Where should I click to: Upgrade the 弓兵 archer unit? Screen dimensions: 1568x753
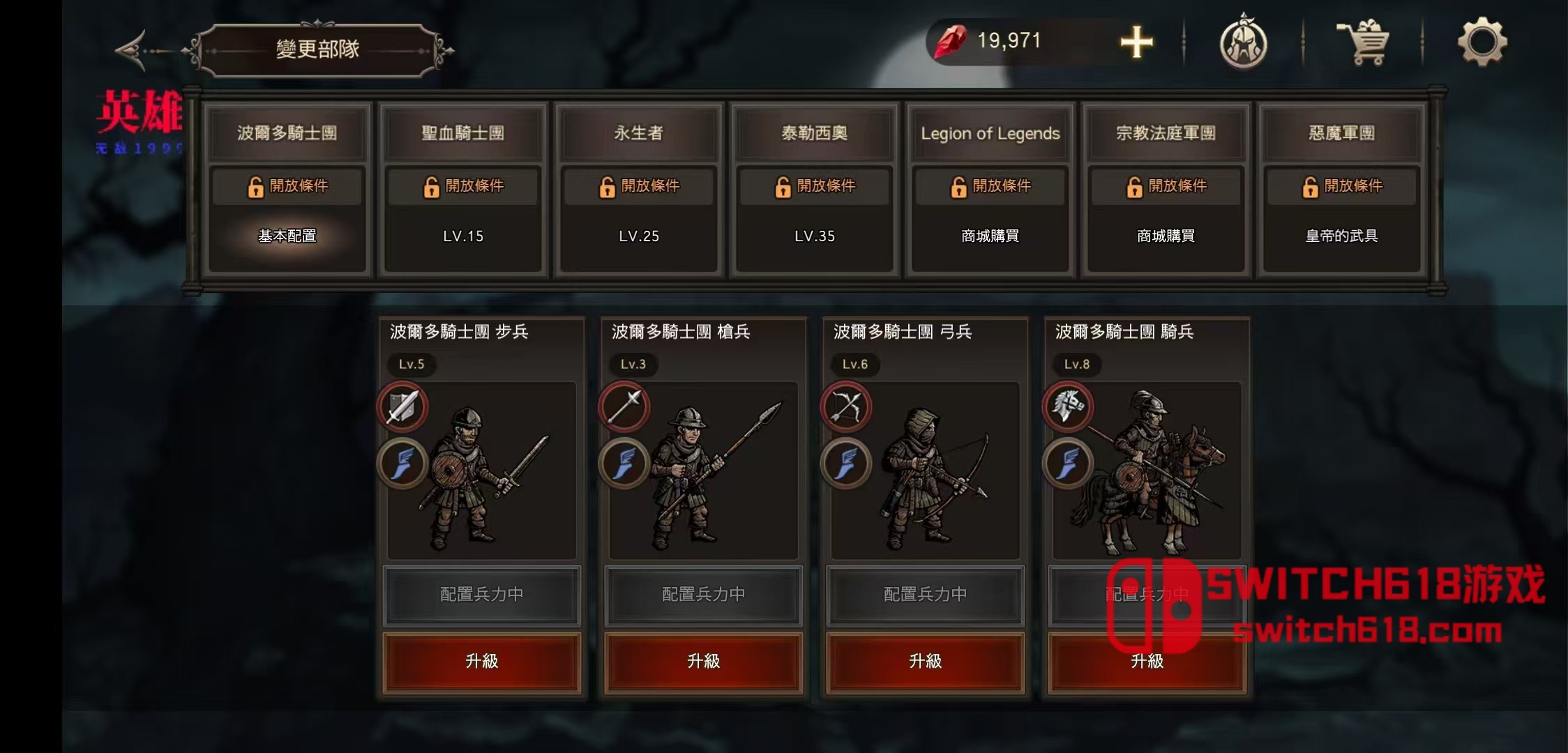point(926,662)
